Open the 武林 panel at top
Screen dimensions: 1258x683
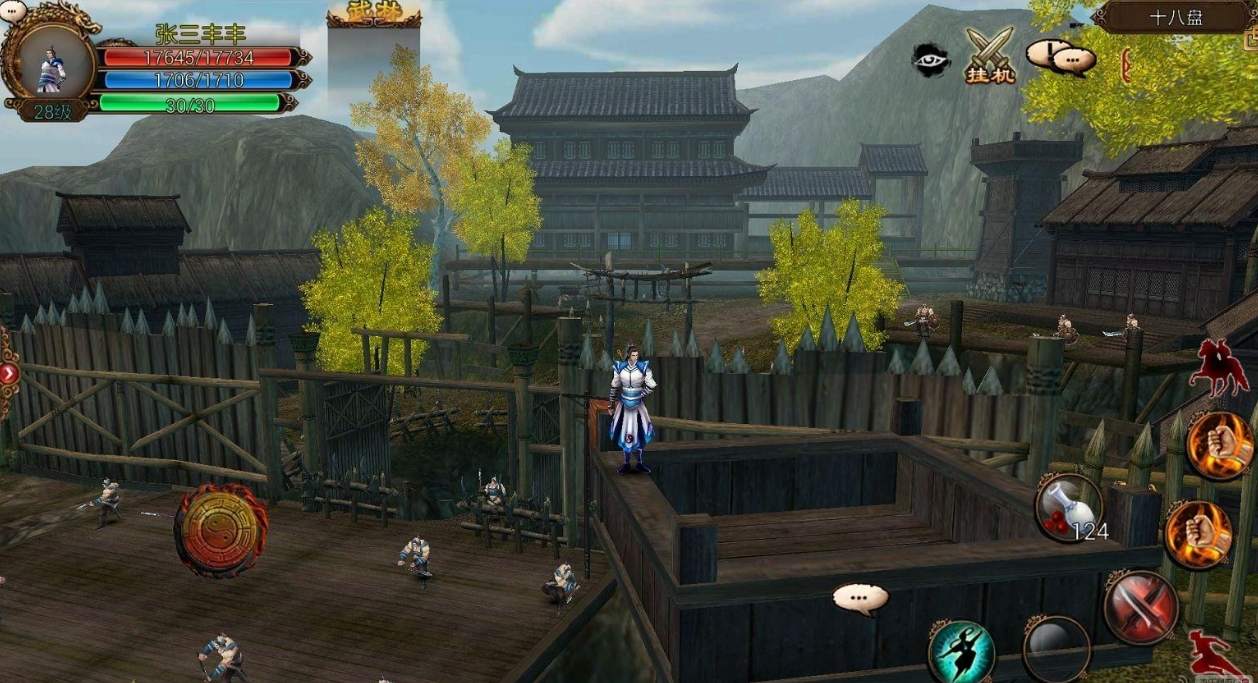click(x=373, y=15)
